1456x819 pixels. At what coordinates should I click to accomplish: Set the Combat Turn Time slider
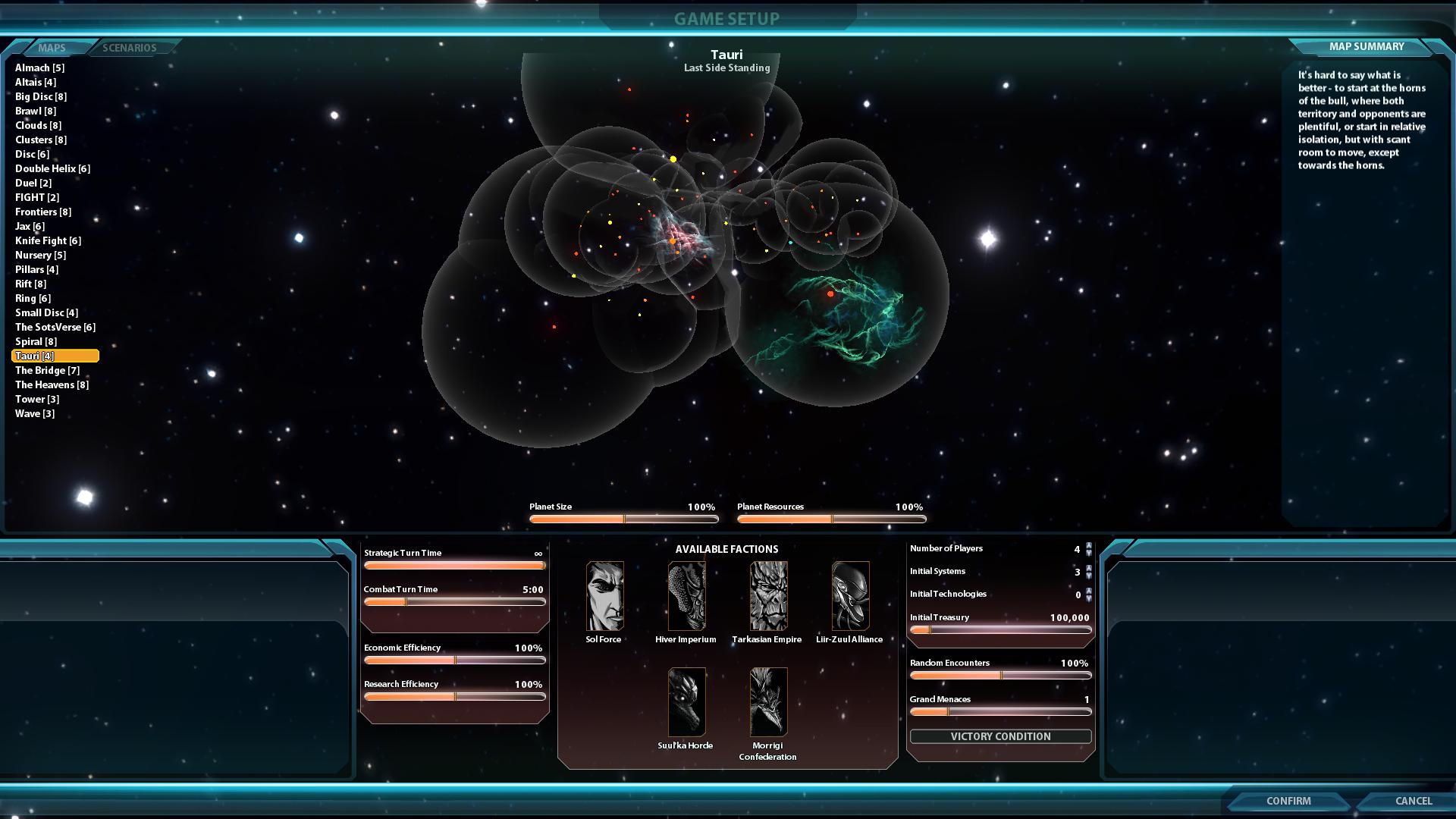click(454, 602)
